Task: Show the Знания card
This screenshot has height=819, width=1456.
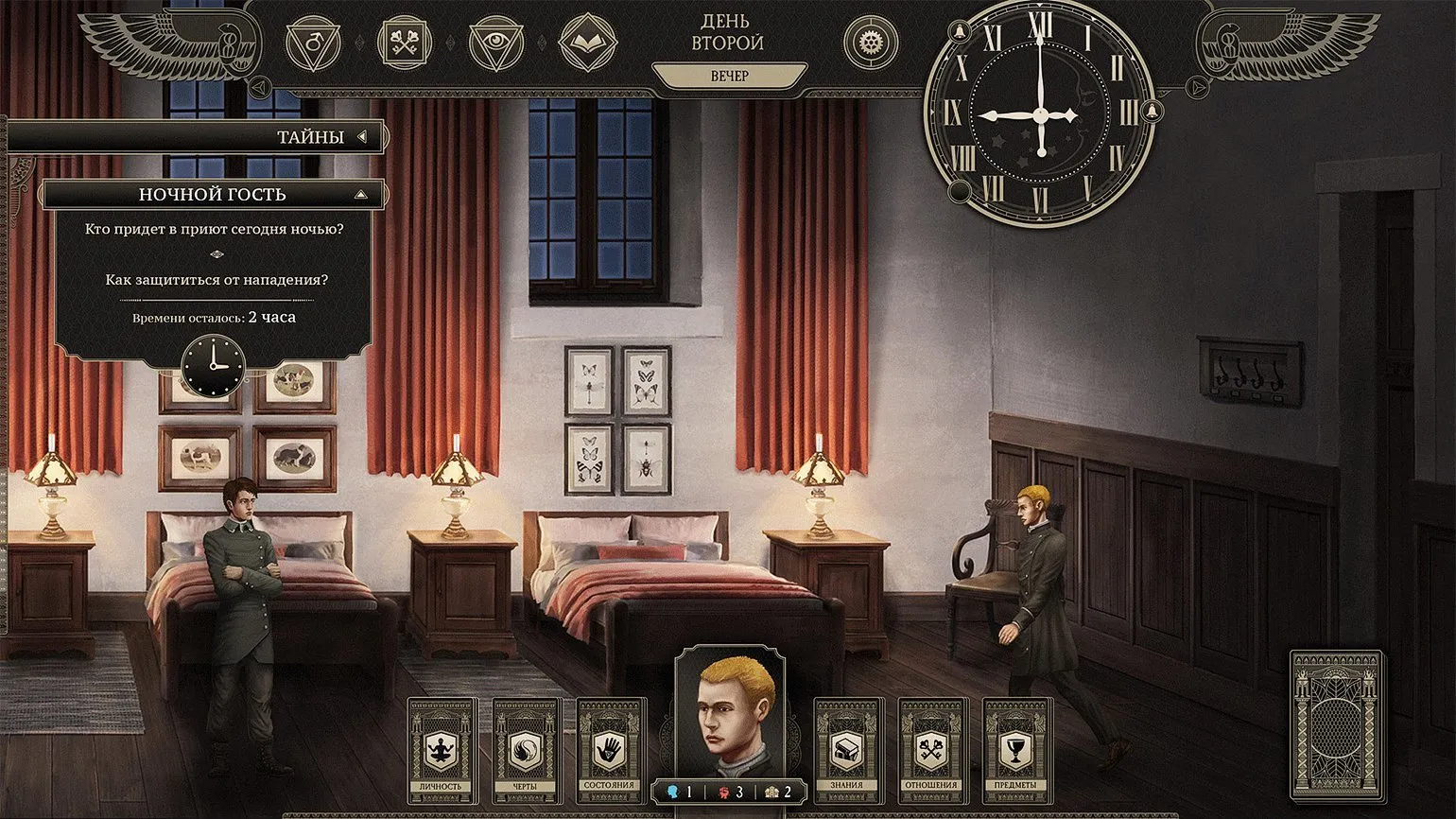Action: pos(847,751)
